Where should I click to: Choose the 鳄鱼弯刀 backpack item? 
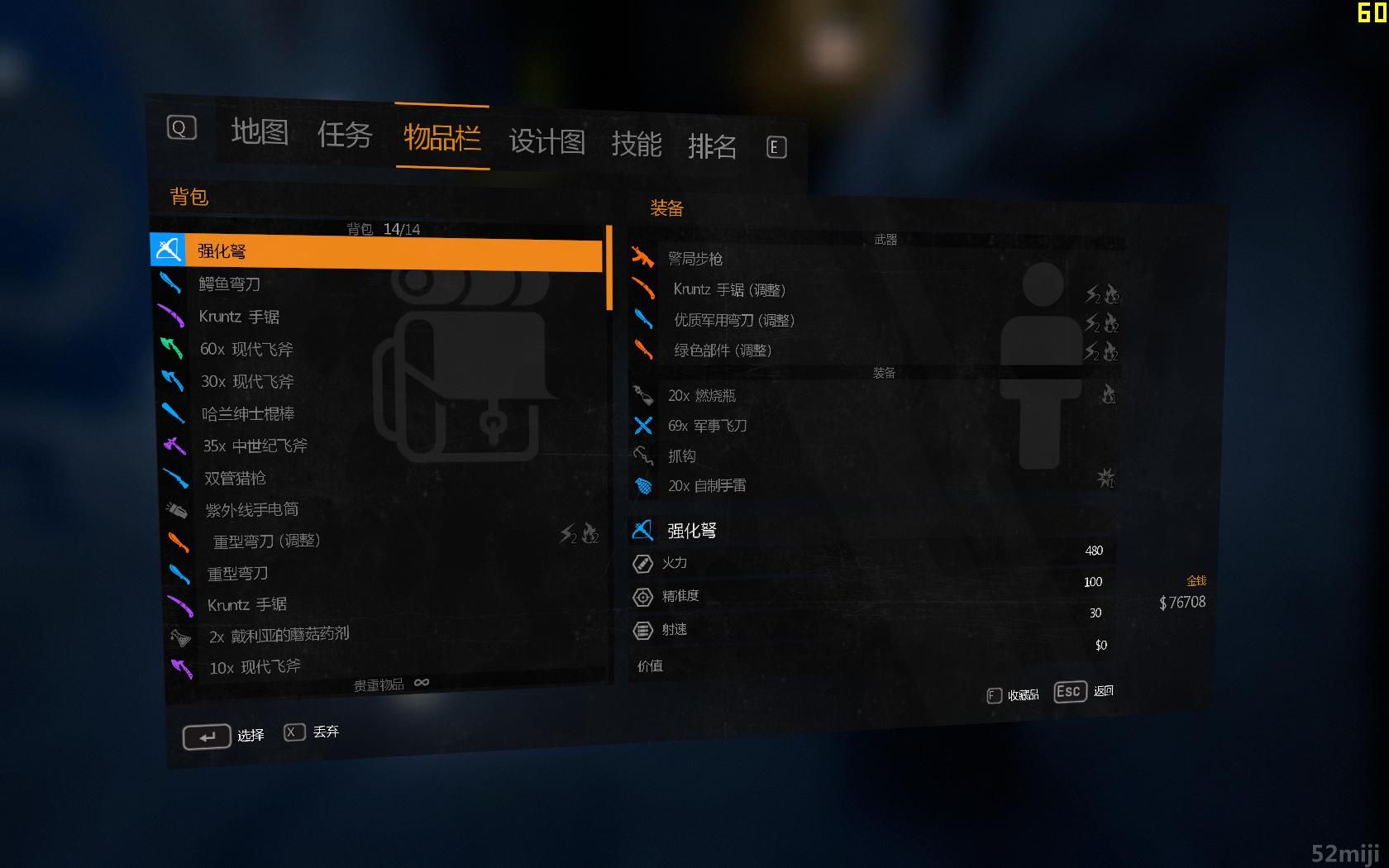[x=230, y=284]
